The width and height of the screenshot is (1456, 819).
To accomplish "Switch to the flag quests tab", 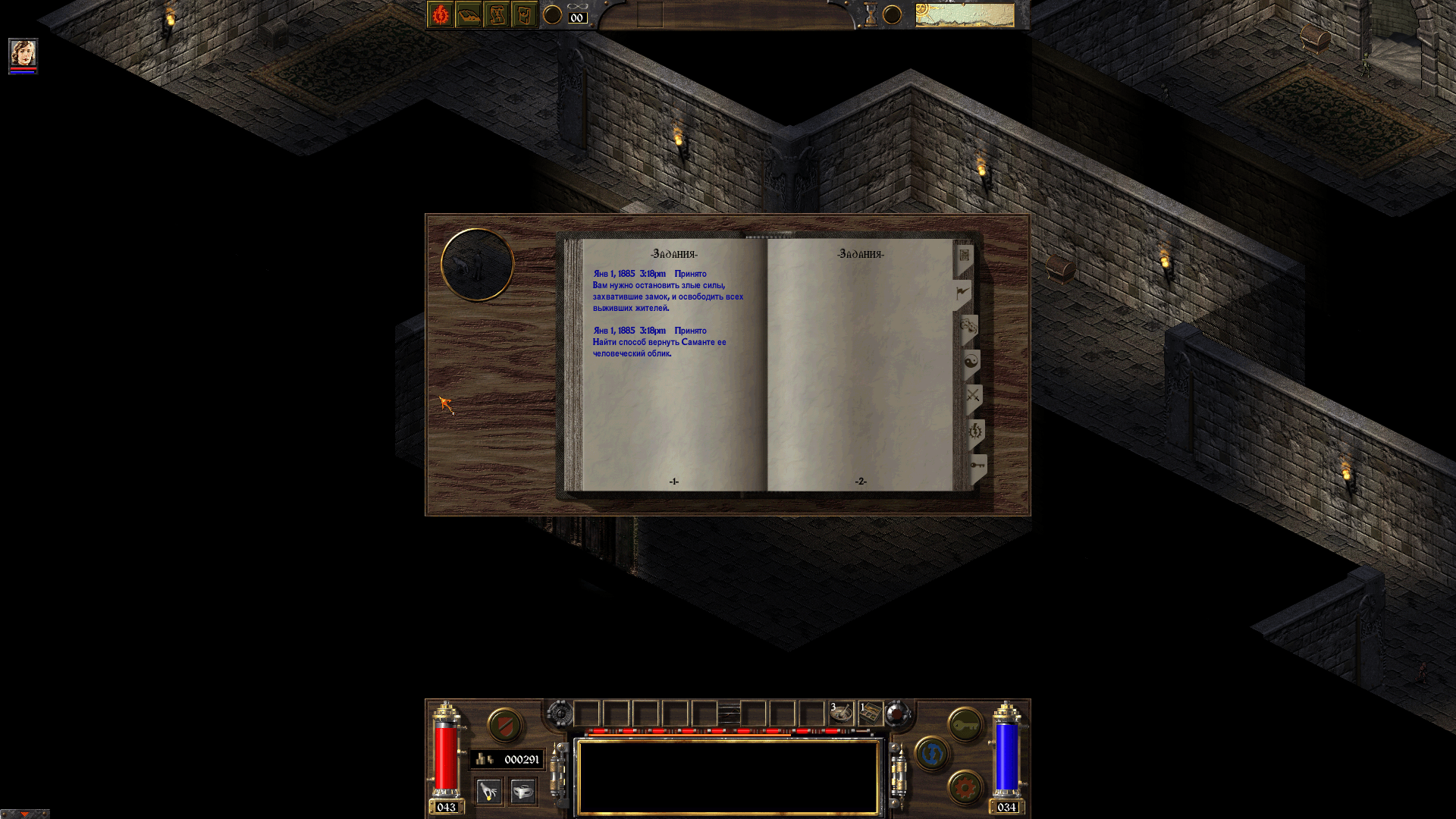I will click(x=962, y=292).
